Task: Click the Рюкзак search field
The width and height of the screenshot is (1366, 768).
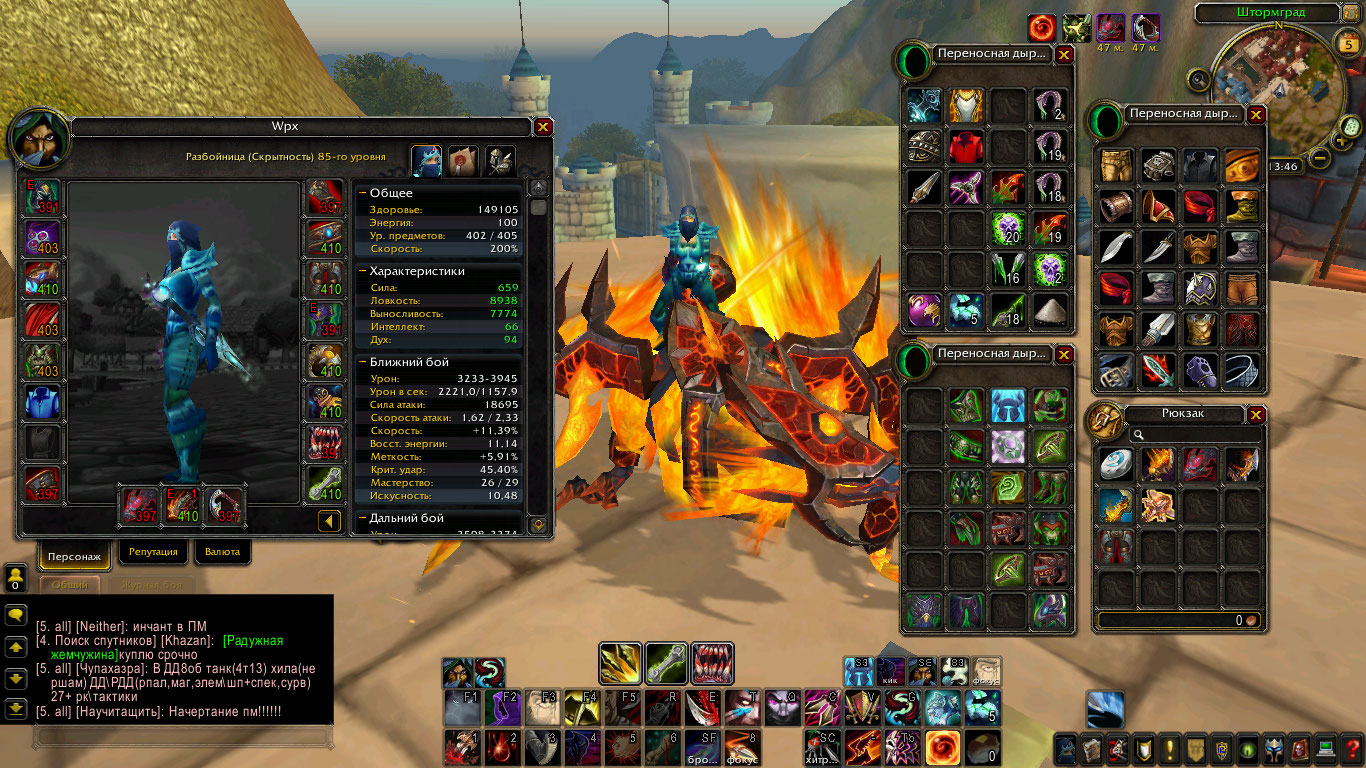Action: (1195, 435)
